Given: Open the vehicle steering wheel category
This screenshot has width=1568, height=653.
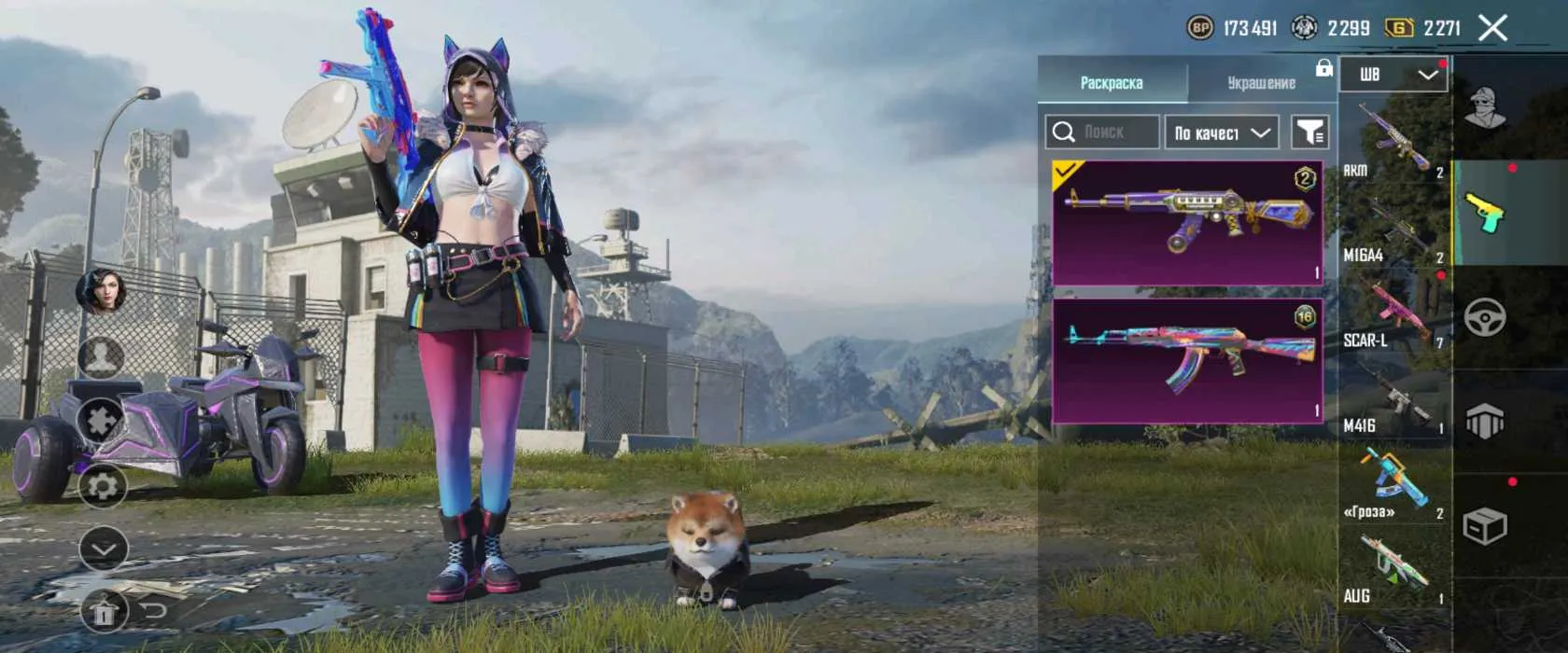Looking at the screenshot, I should [1485, 318].
